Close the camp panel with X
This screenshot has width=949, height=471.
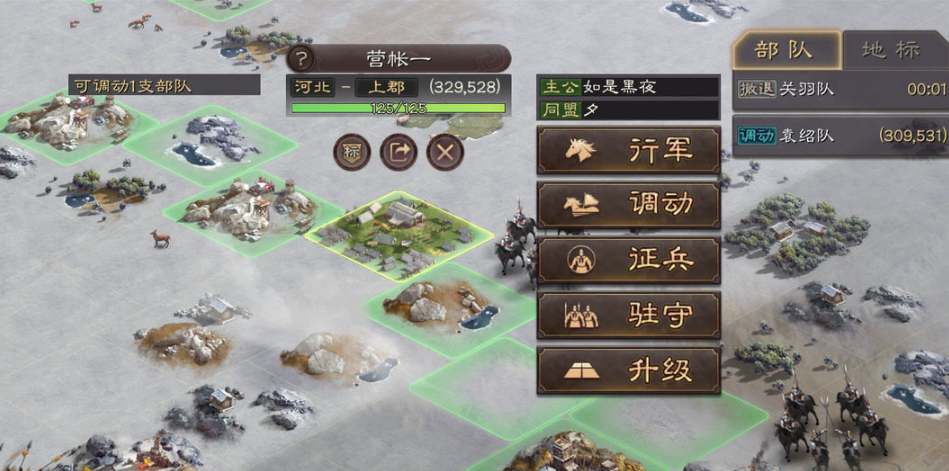(445, 152)
